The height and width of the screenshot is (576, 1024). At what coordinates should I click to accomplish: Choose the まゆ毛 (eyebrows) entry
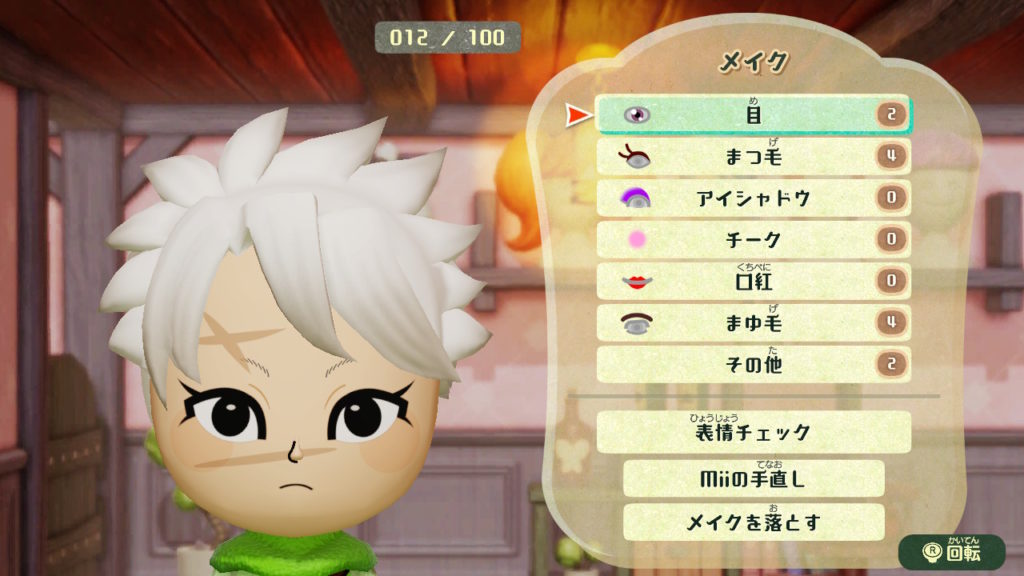753,323
